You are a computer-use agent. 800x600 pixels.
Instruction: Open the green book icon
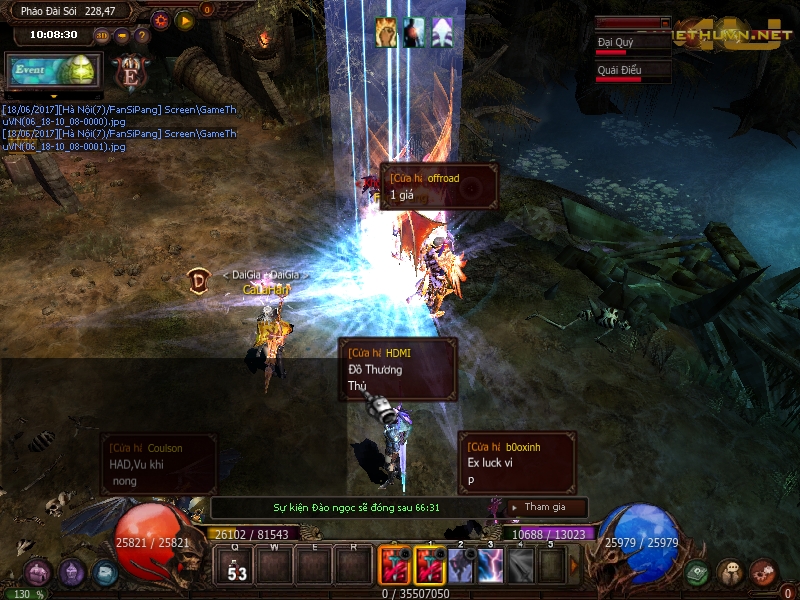coord(697,573)
